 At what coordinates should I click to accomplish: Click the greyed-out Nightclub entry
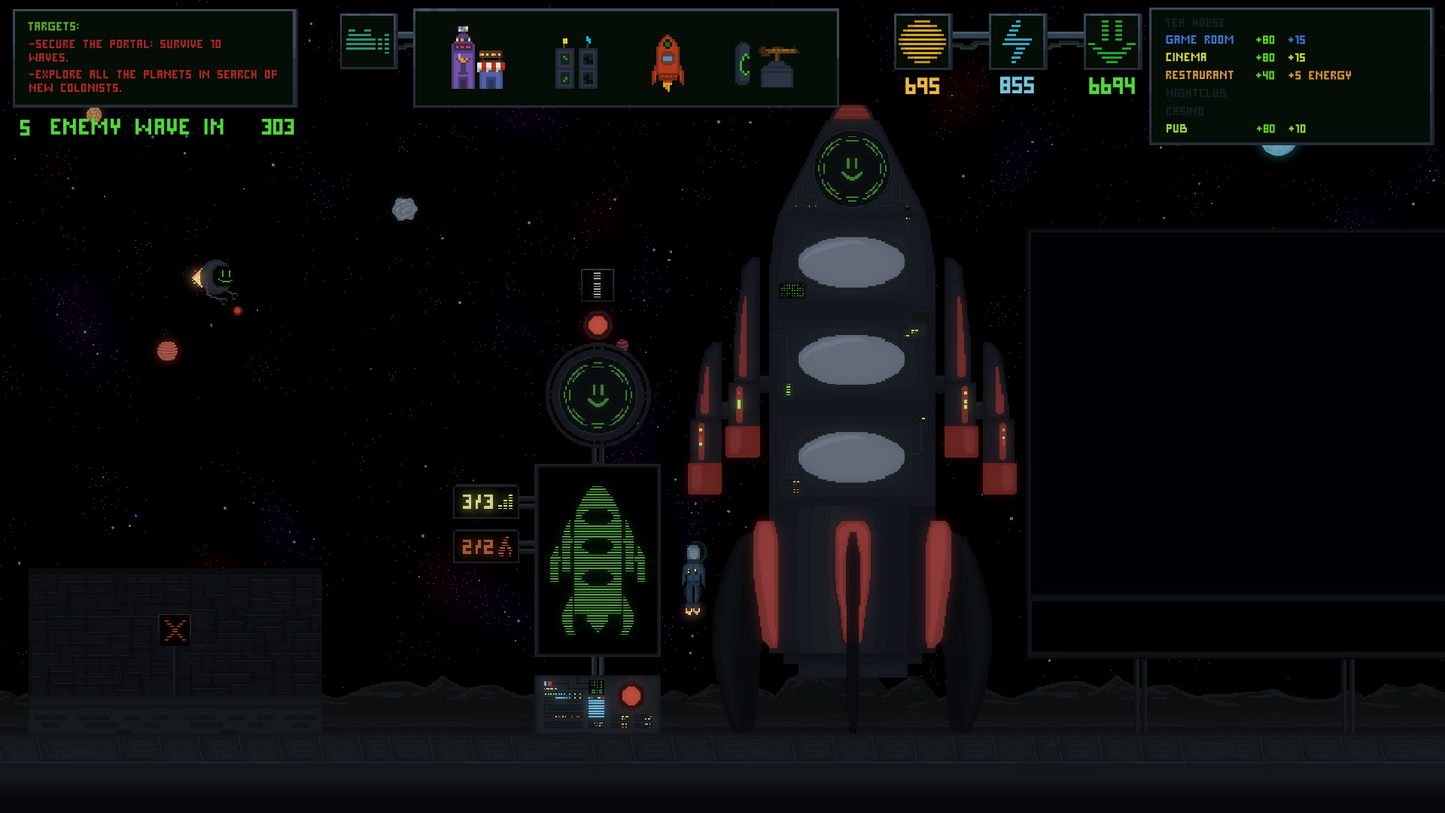(1196, 93)
